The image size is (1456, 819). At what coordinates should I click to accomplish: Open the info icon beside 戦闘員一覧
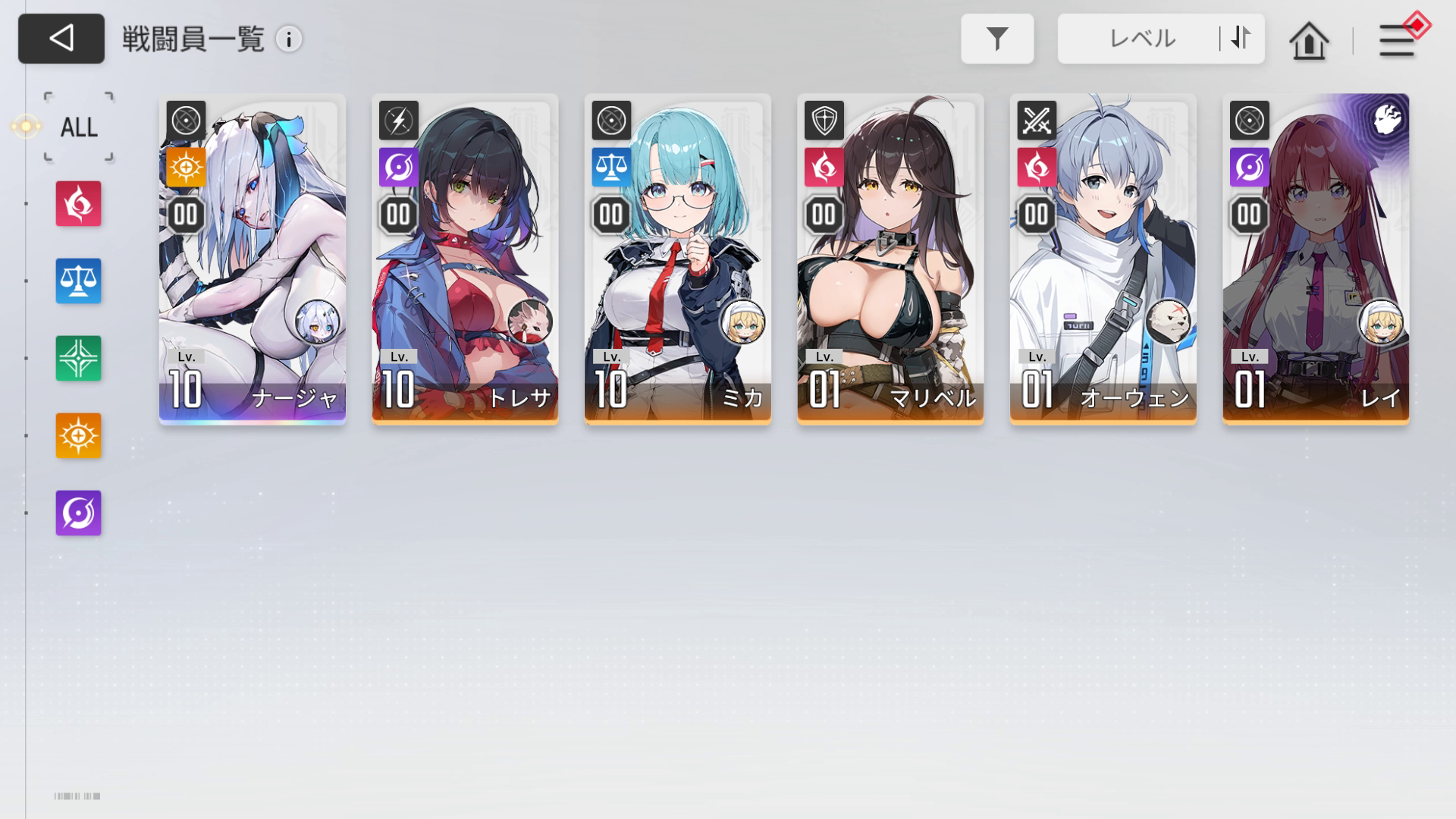(288, 39)
